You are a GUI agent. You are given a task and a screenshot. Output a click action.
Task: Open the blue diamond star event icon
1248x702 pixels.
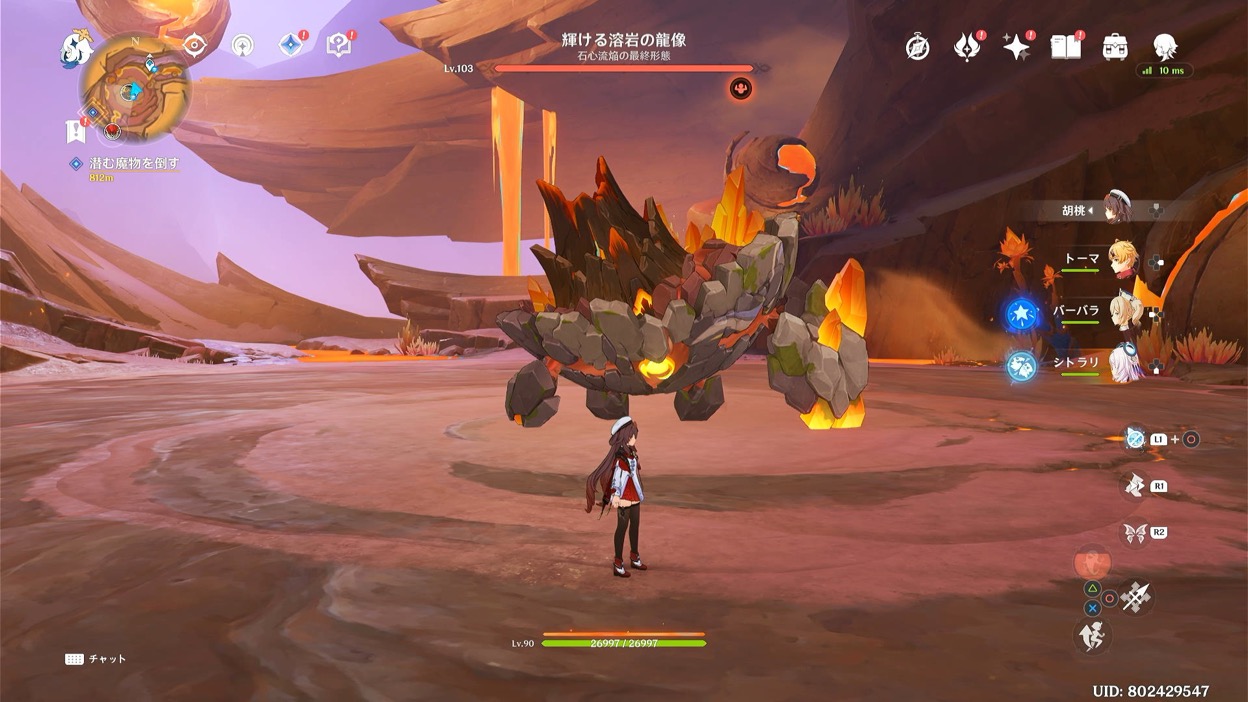pos(290,45)
